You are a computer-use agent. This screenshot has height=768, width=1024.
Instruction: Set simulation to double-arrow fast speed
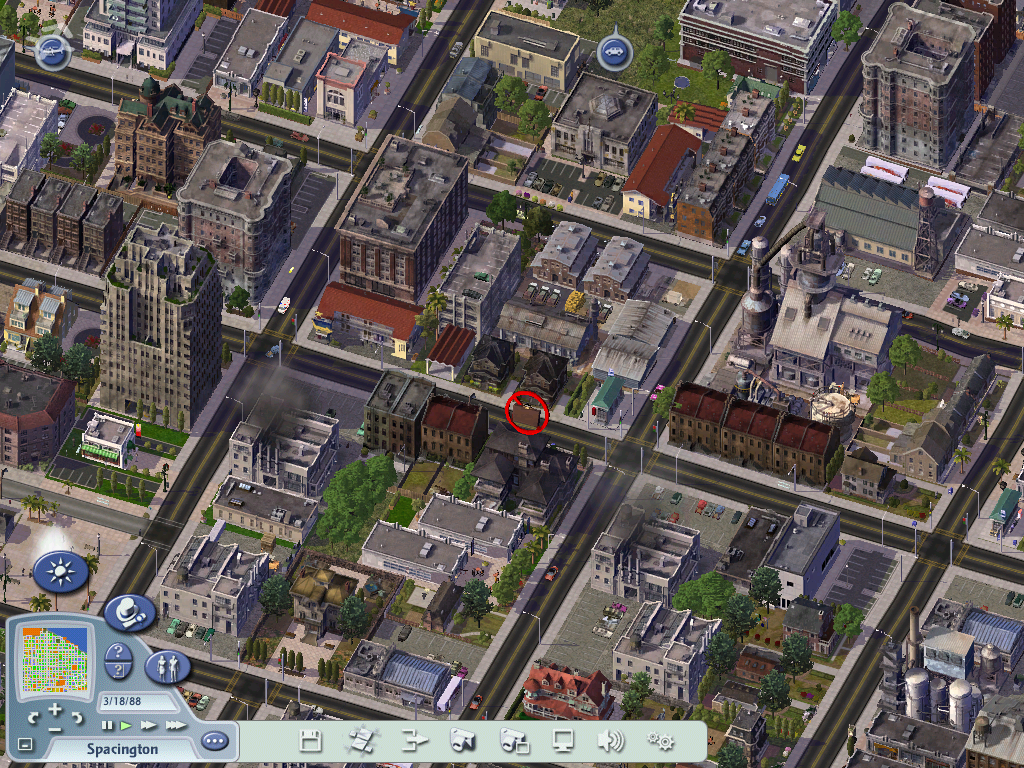[x=148, y=725]
